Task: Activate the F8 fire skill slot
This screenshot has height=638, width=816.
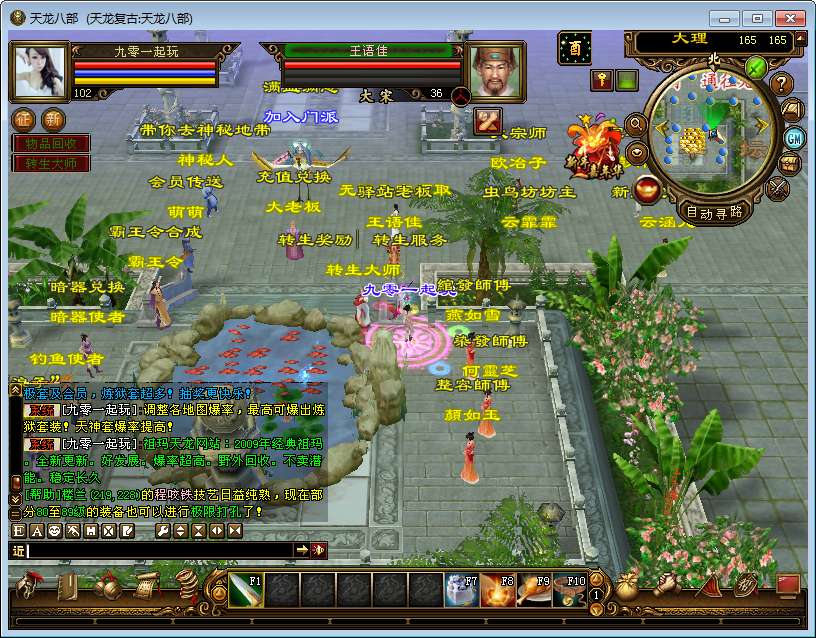Action: (497, 590)
